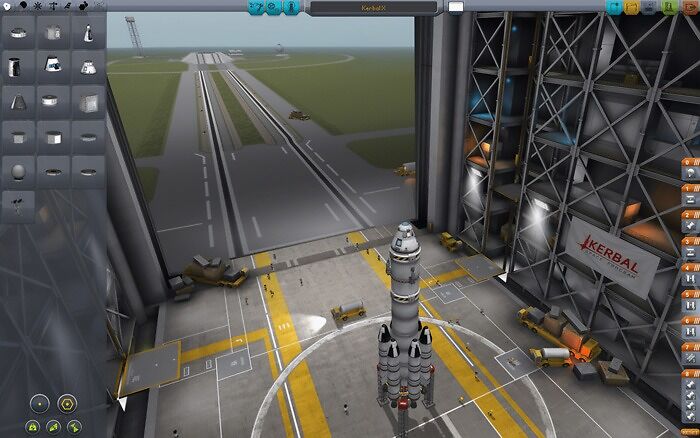This screenshot has width=700, height=438.
Task: Open the load ship folder button
Action: point(634,7)
